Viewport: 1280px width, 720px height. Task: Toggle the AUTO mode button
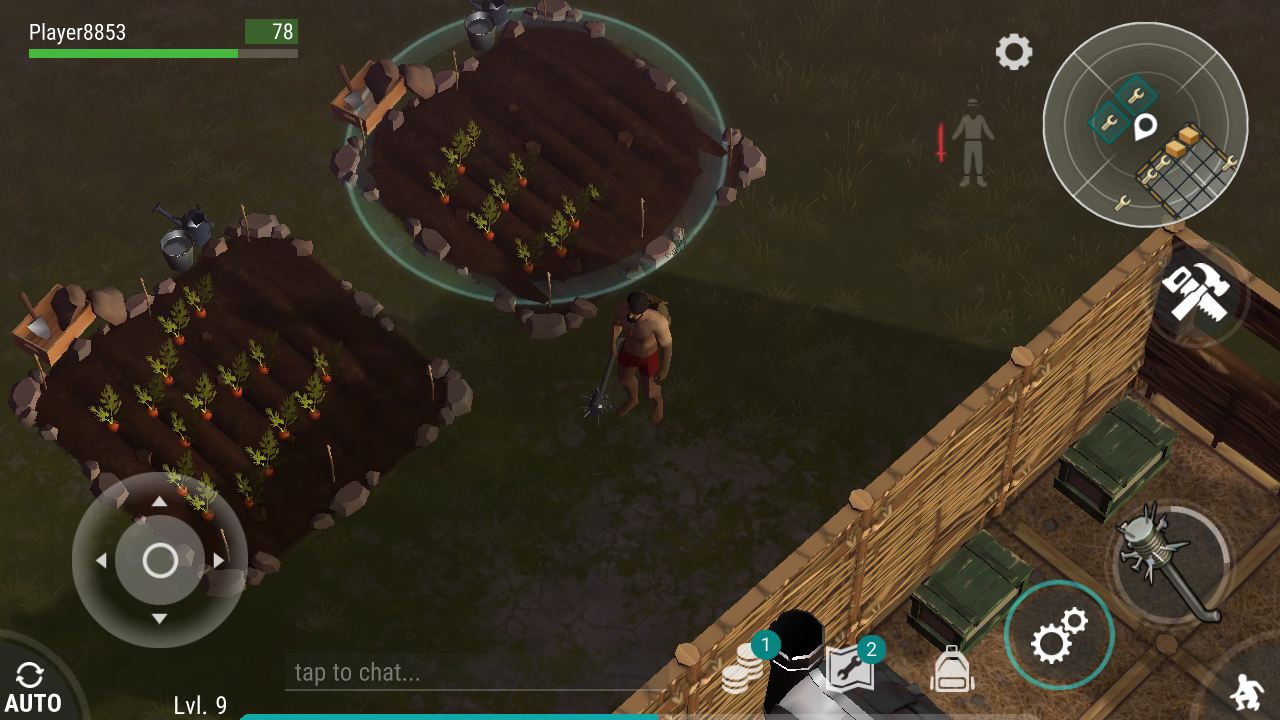(32, 690)
